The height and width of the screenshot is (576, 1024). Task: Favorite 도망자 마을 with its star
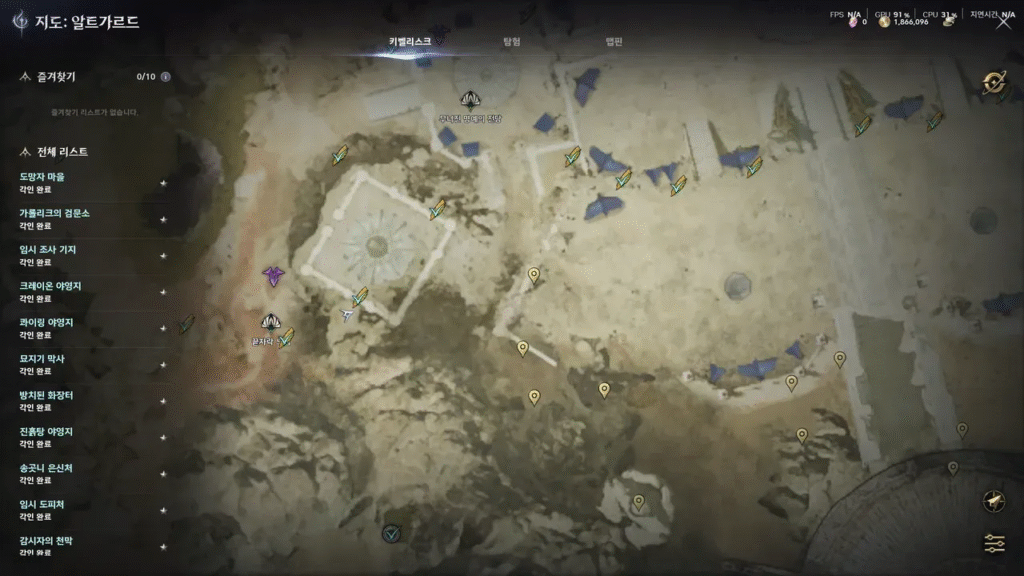point(163,183)
